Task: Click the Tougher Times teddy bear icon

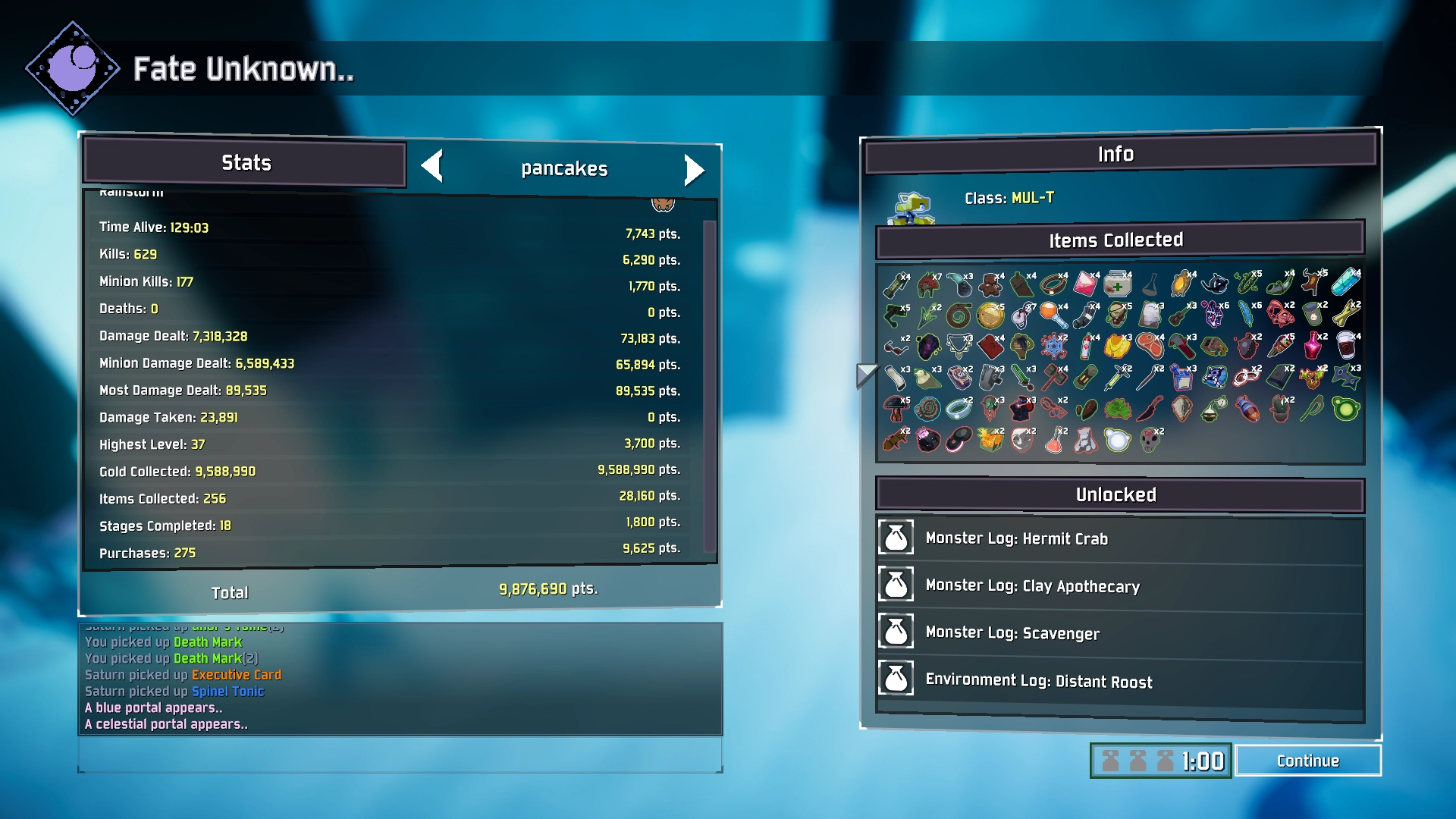Action: click(x=990, y=286)
